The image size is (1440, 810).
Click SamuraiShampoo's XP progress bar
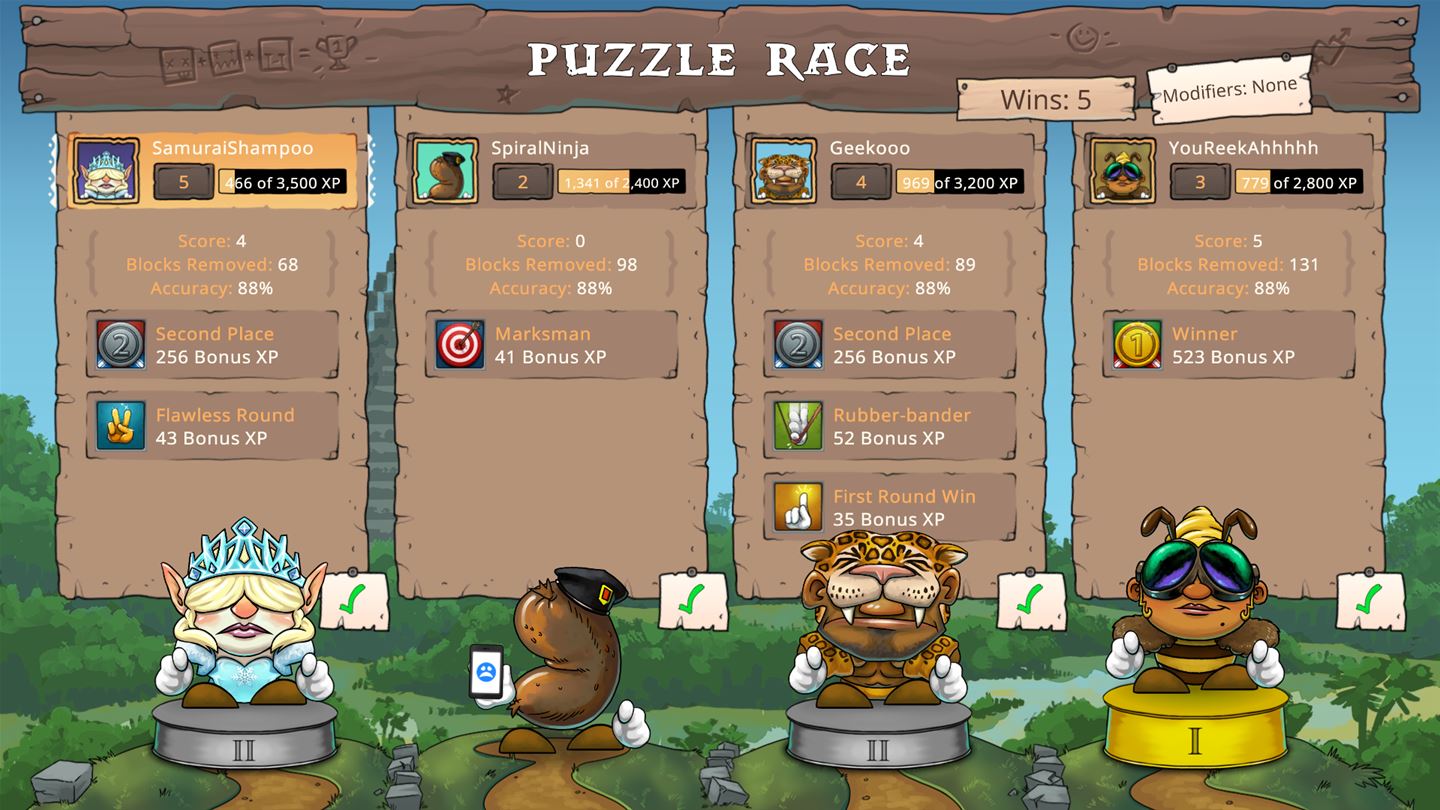coord(282,184)
